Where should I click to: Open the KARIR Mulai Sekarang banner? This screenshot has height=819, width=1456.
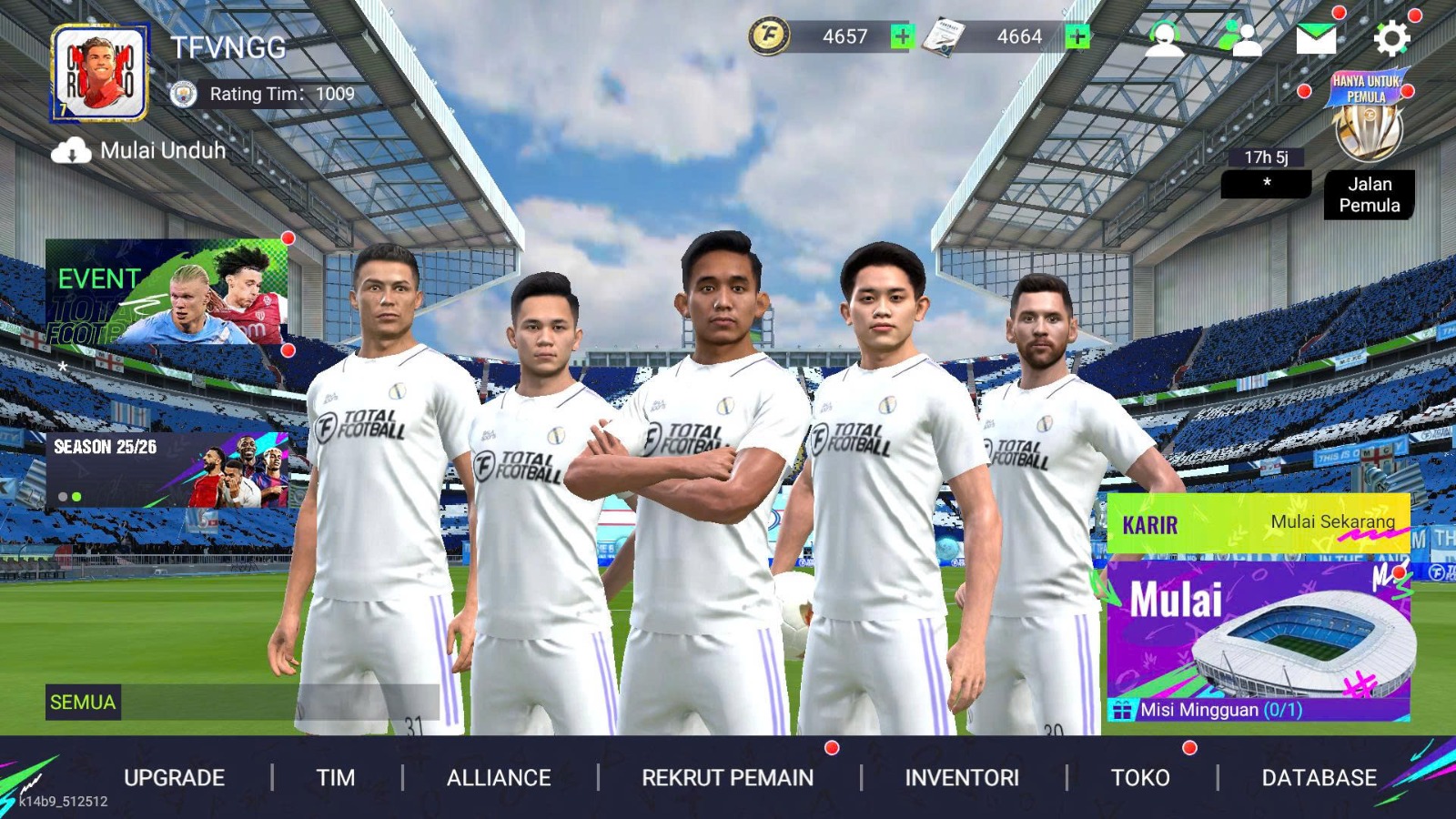point(1258,523)
